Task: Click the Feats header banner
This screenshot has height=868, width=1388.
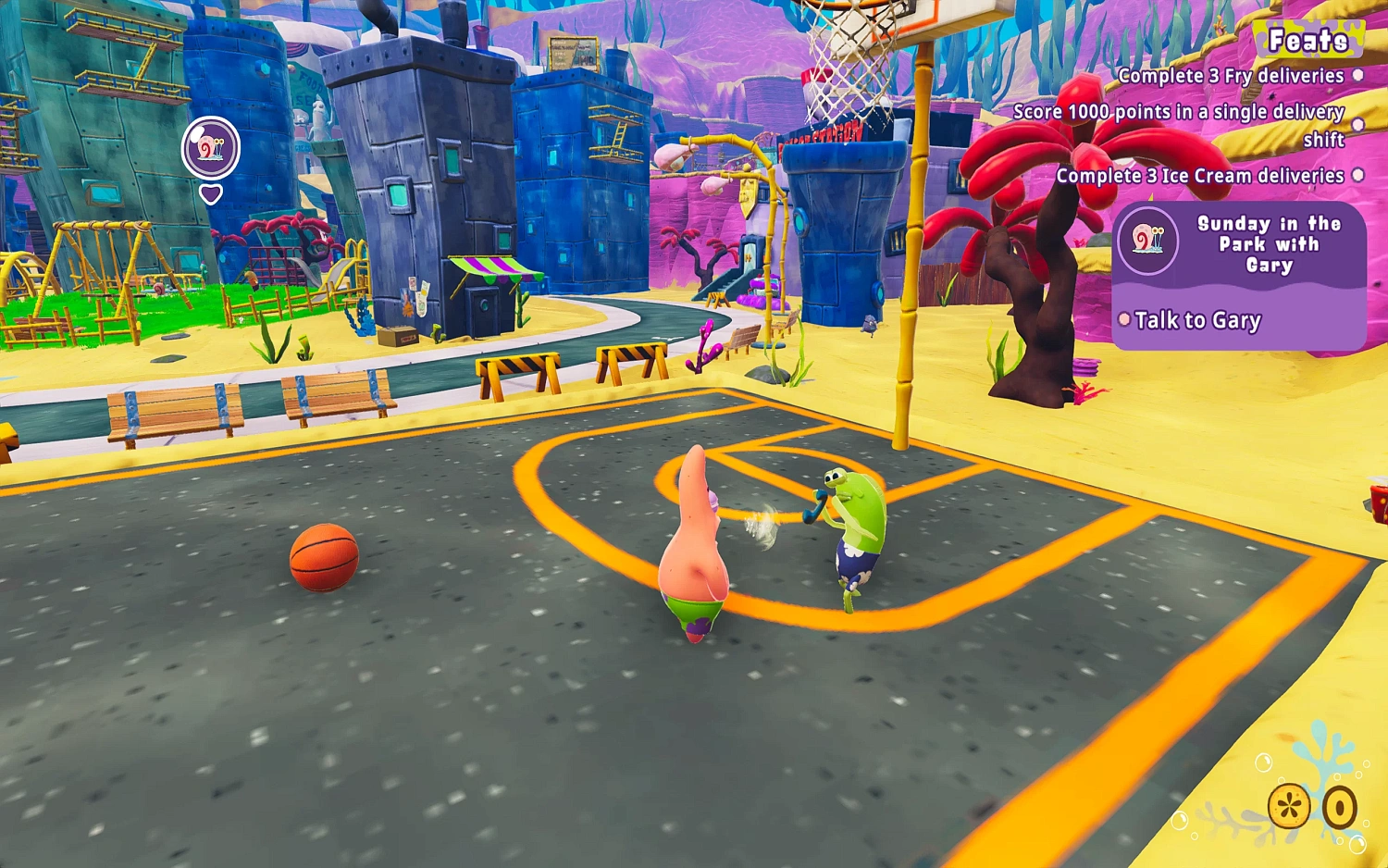Action: coord(1310,40)
